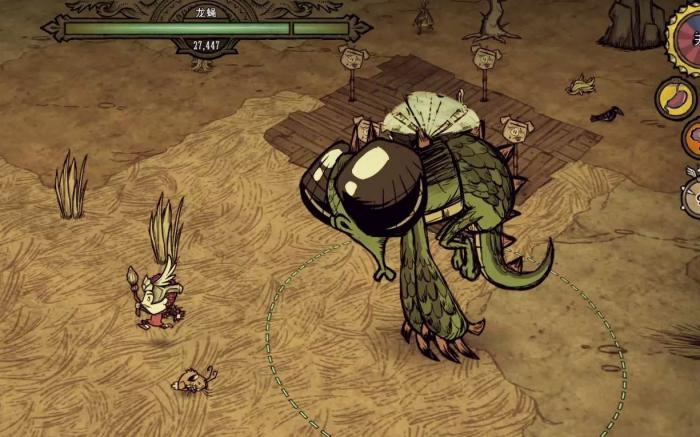The width and height of the screenshot is (700, 437).
Task: Select the orange brain sanity meter icon
Action: pyautogui.click(x=693, y=138)
